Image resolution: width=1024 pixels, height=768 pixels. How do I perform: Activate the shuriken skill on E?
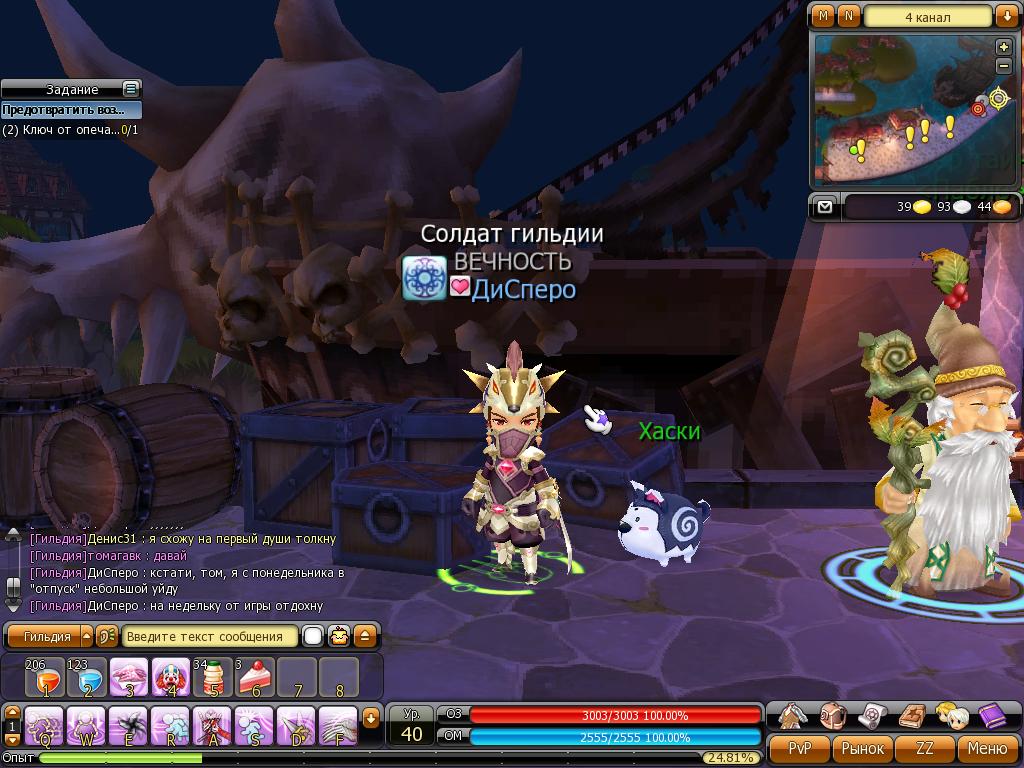tap(129, 726)
